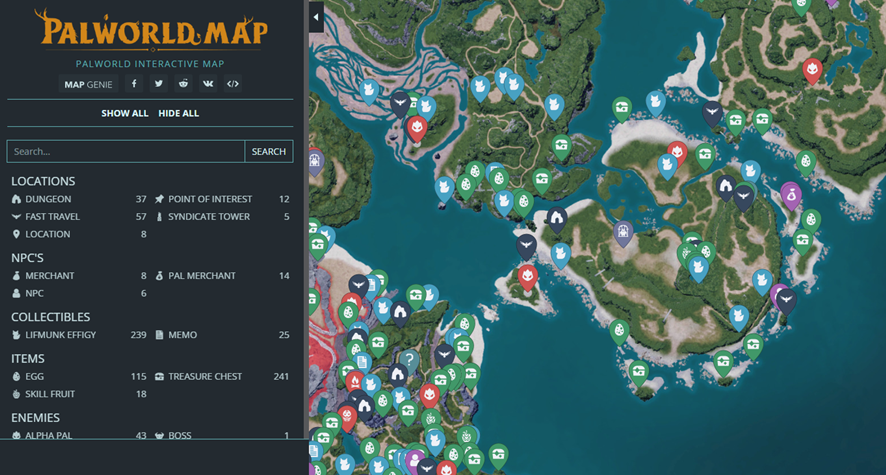Collapse the sidebar with the arrow

(316, 17)
